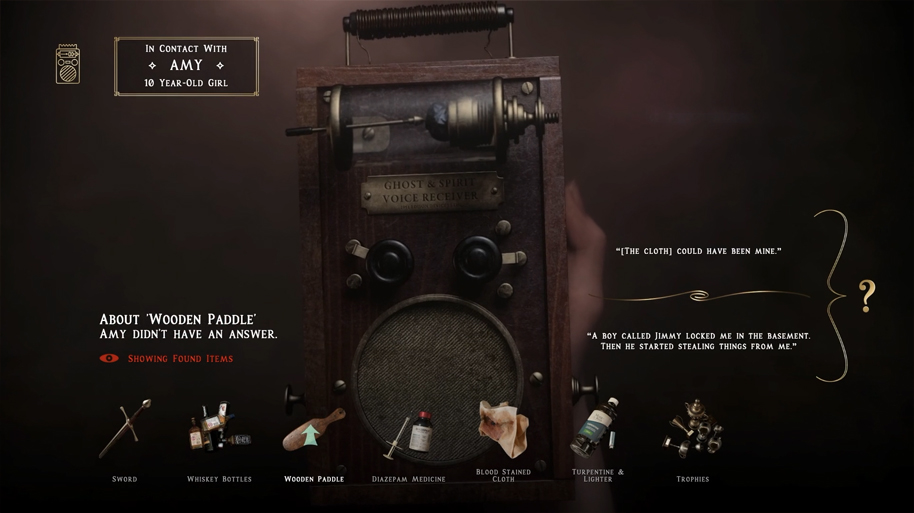Choose the Trophies item

click(x=692, y=431)
